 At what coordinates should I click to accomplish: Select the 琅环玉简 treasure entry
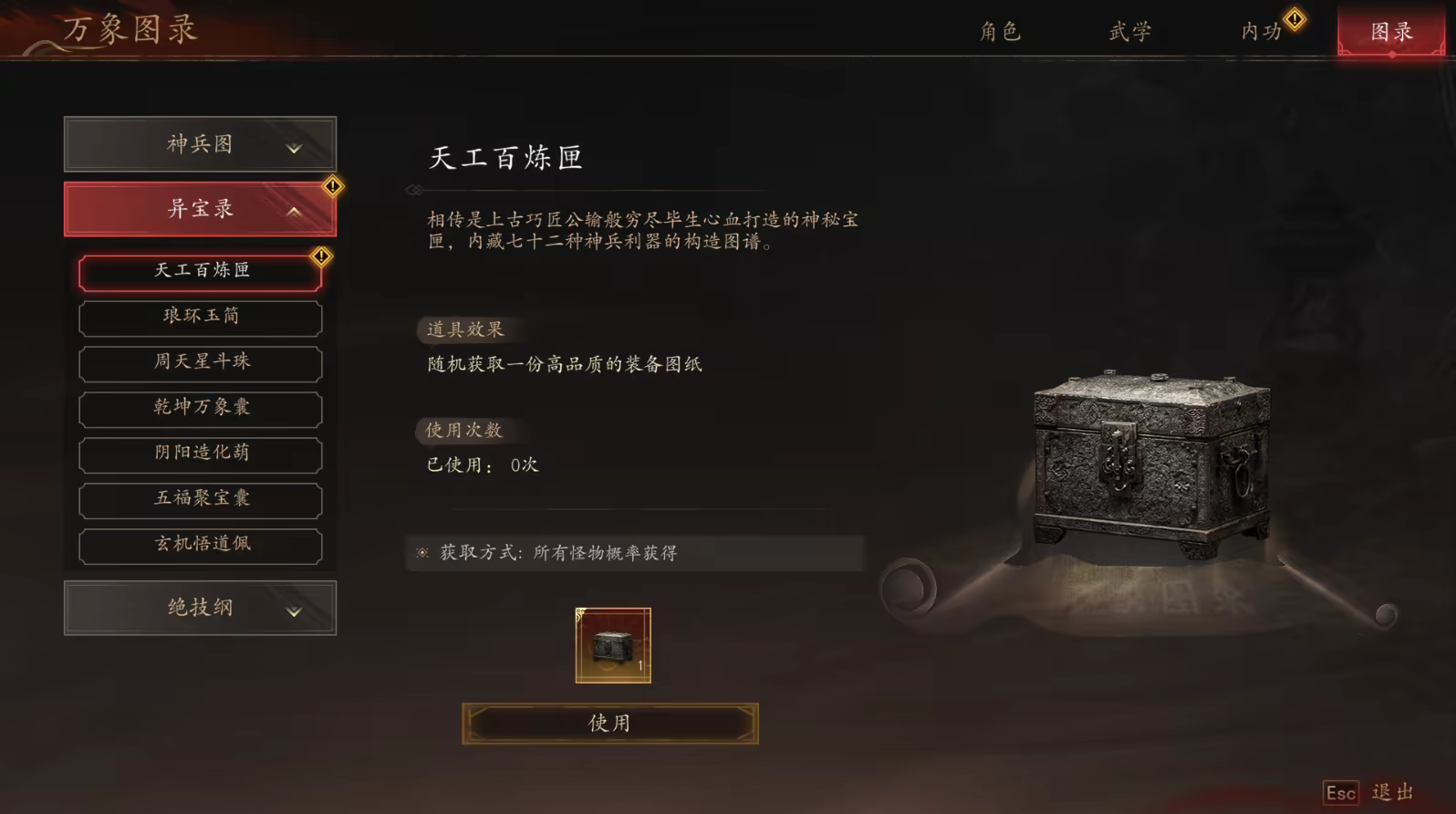click(200, 318)
